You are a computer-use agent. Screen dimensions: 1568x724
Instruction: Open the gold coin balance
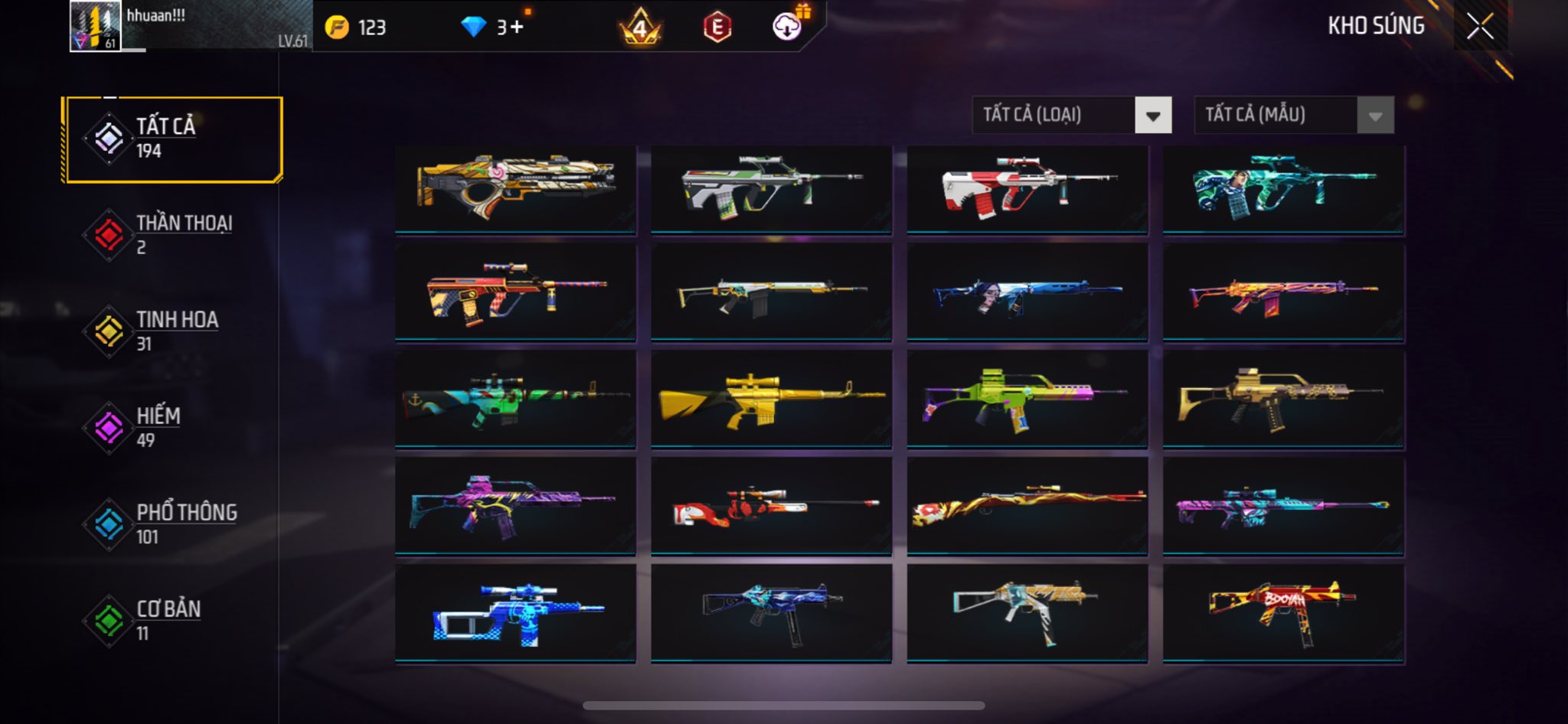(356, 28)
